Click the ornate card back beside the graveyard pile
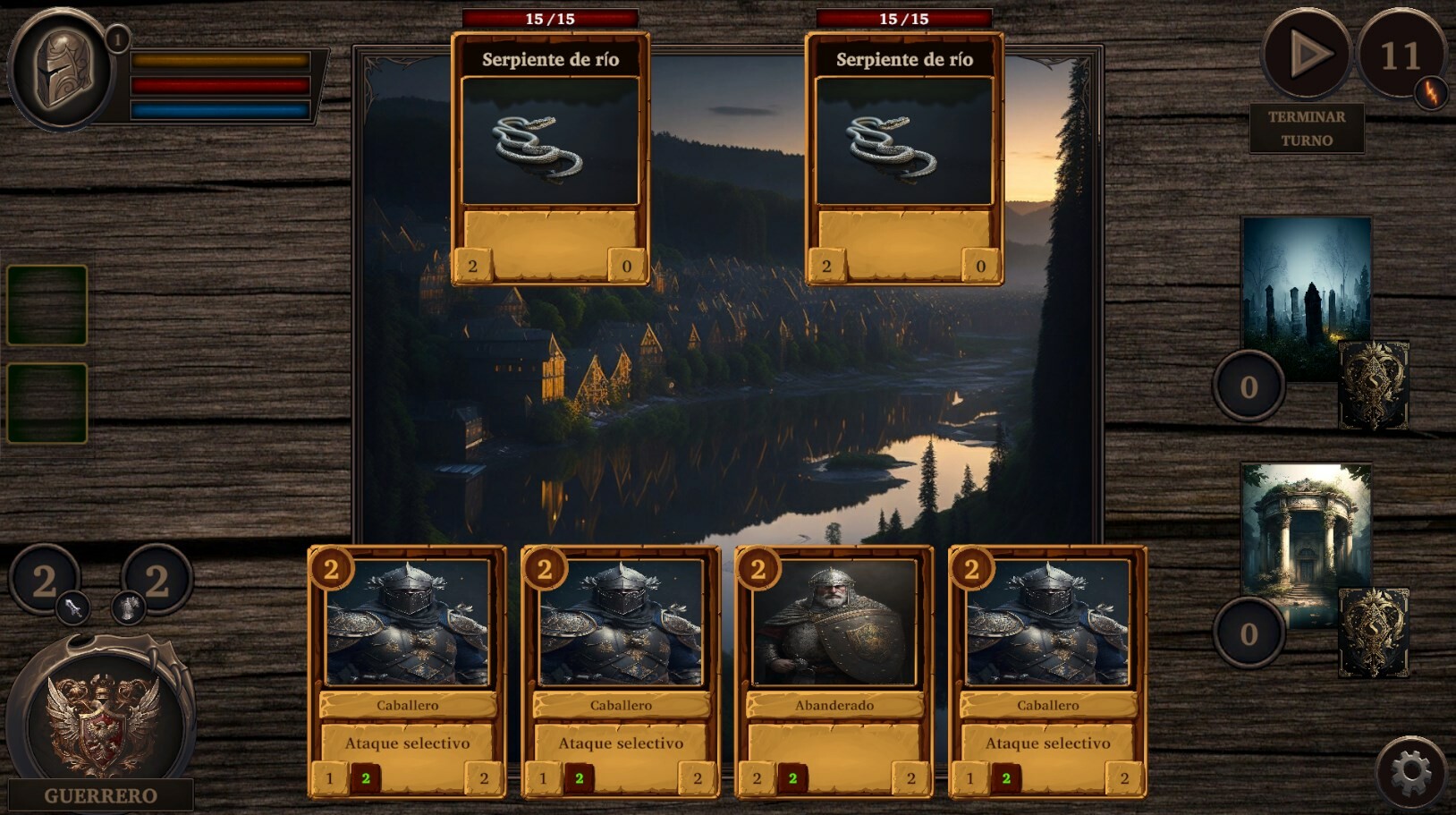This screenshot has width=1456, height=815. [1373, 384]
